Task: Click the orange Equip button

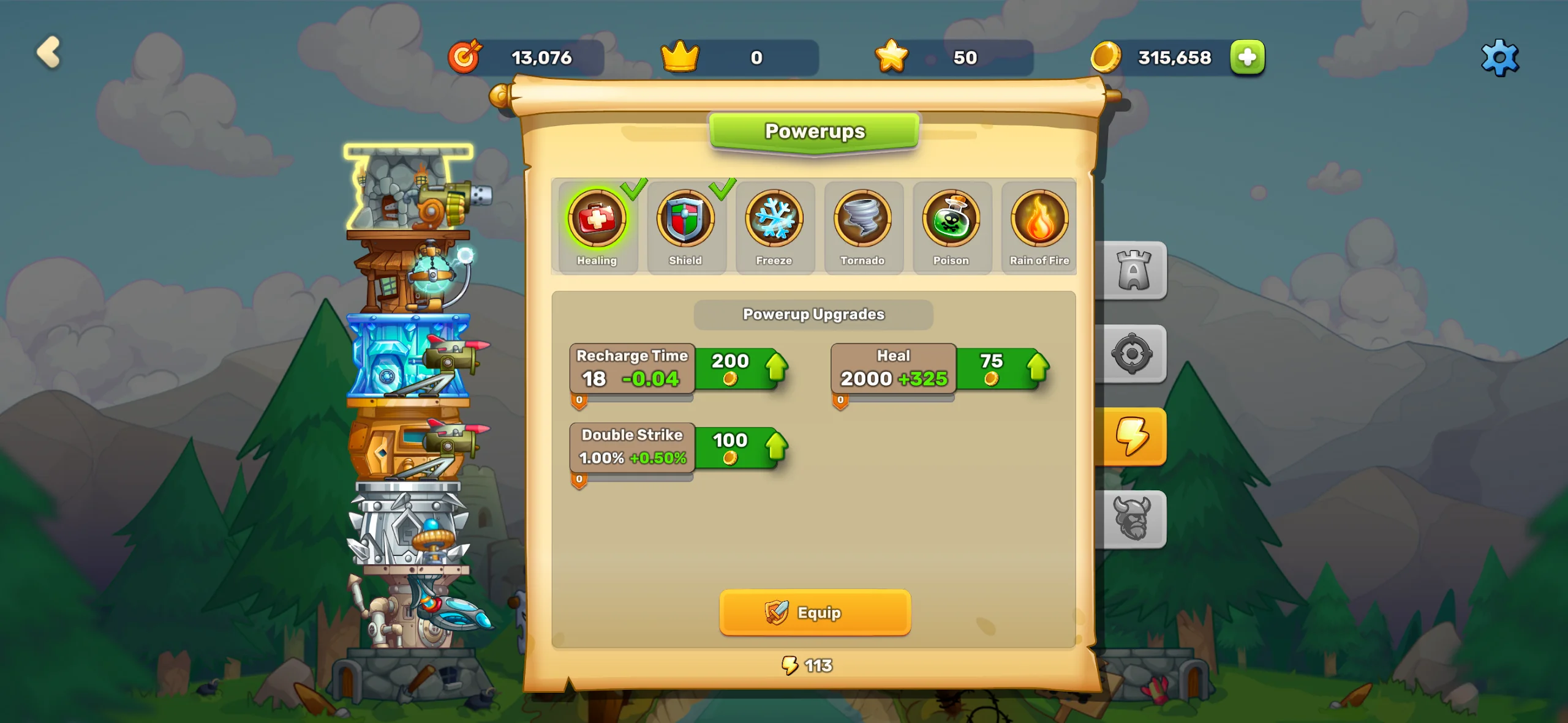Action: click(x=815, y=612)
